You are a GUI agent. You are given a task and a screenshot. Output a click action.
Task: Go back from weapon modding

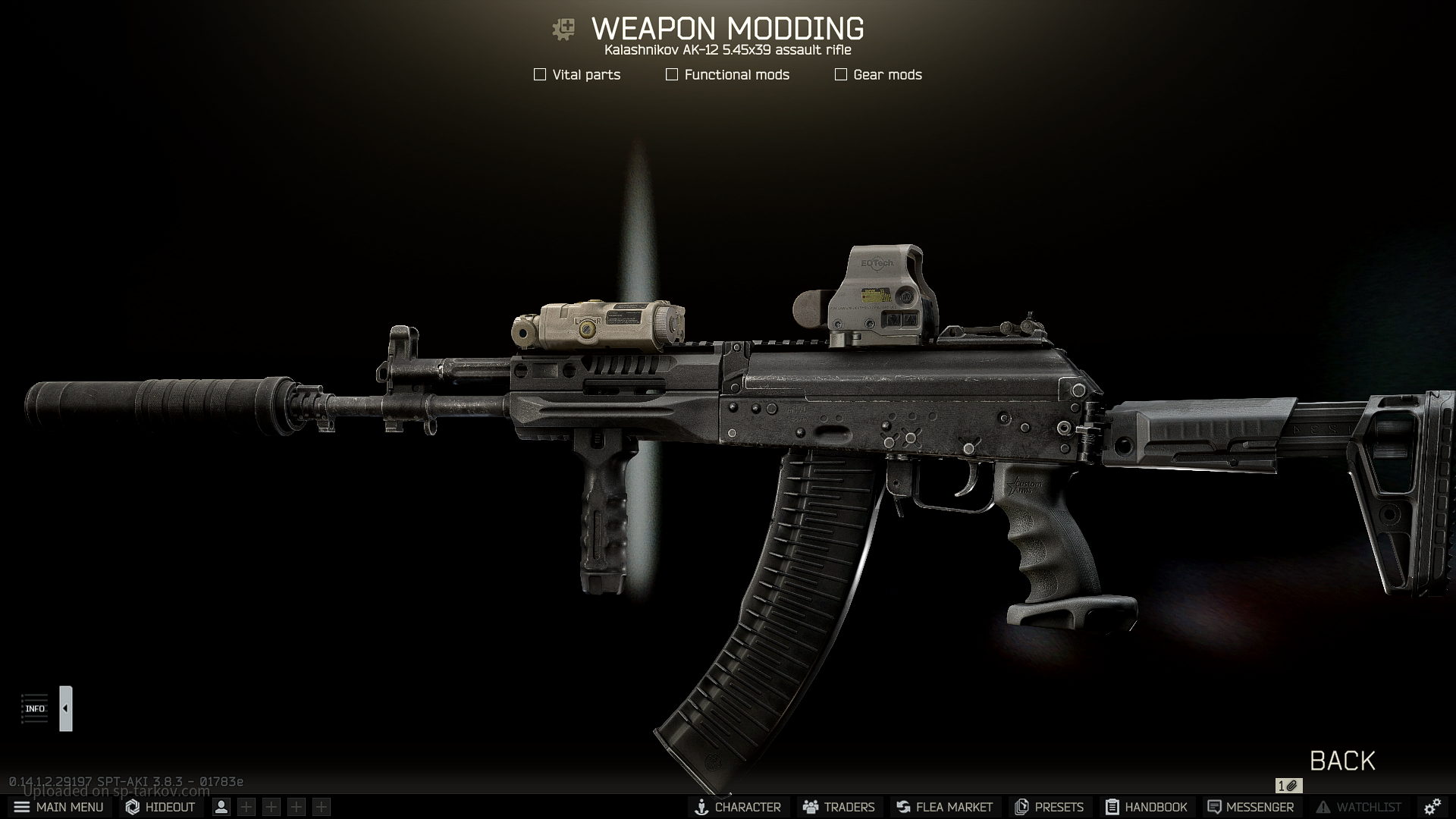coord(1342,761)
